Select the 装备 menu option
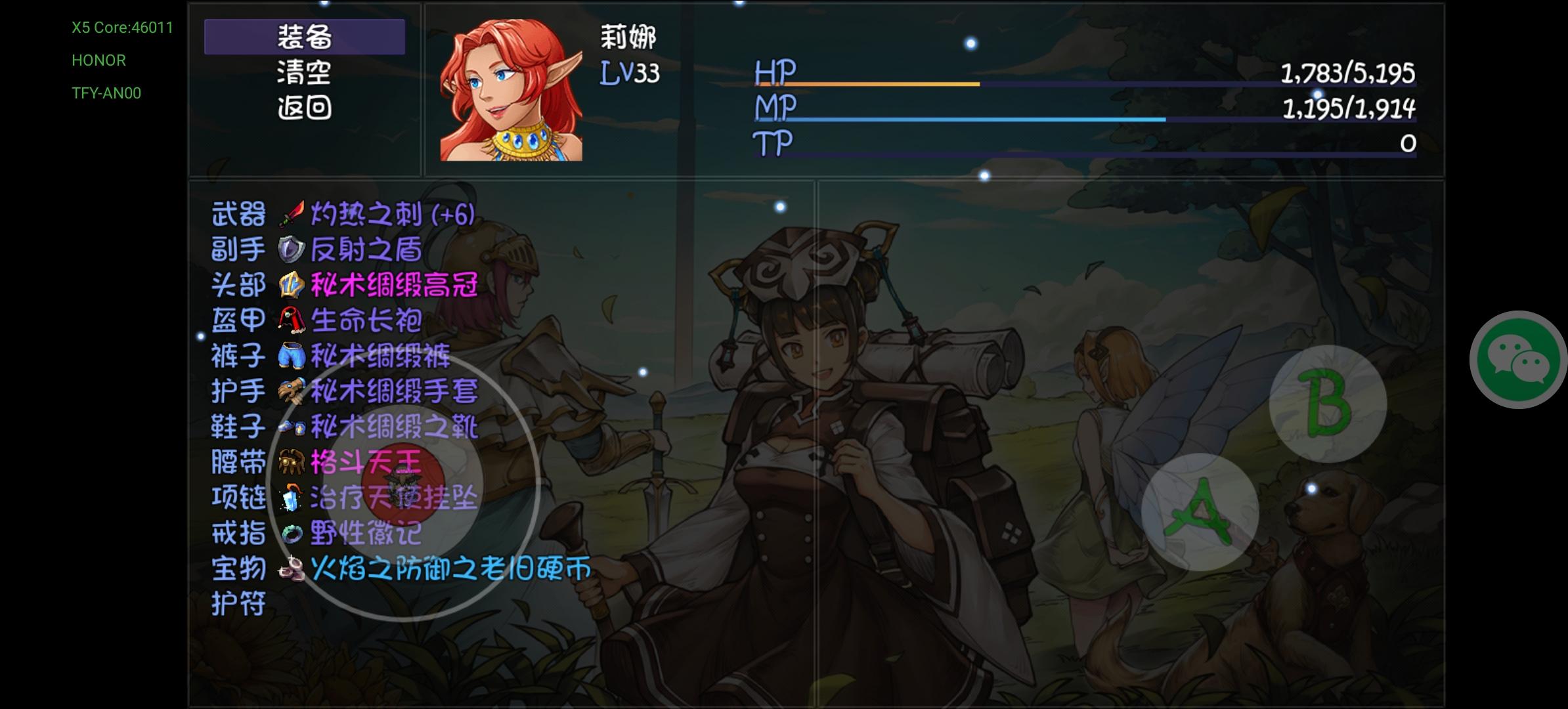1568x709 pixels. pyautogui.click(x=303, y=37)
